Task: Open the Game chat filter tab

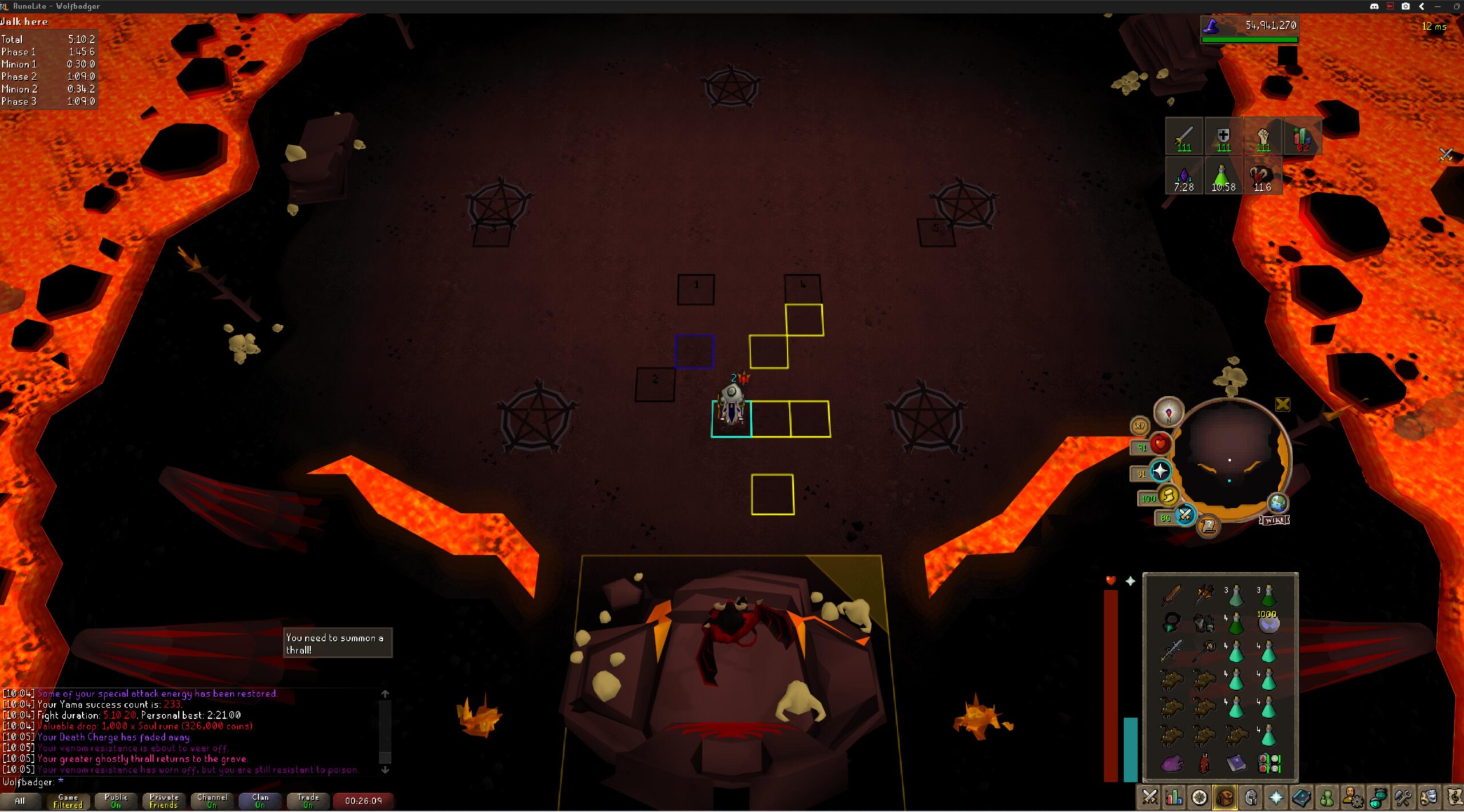Action: 67,801
